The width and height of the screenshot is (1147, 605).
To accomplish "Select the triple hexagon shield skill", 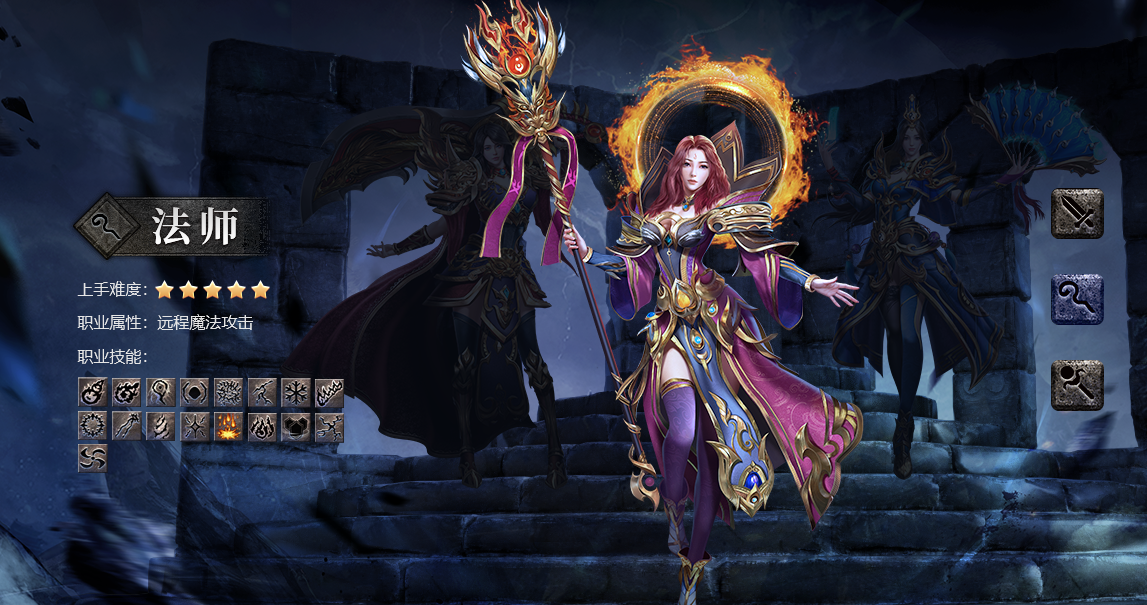I will [296, 427].
